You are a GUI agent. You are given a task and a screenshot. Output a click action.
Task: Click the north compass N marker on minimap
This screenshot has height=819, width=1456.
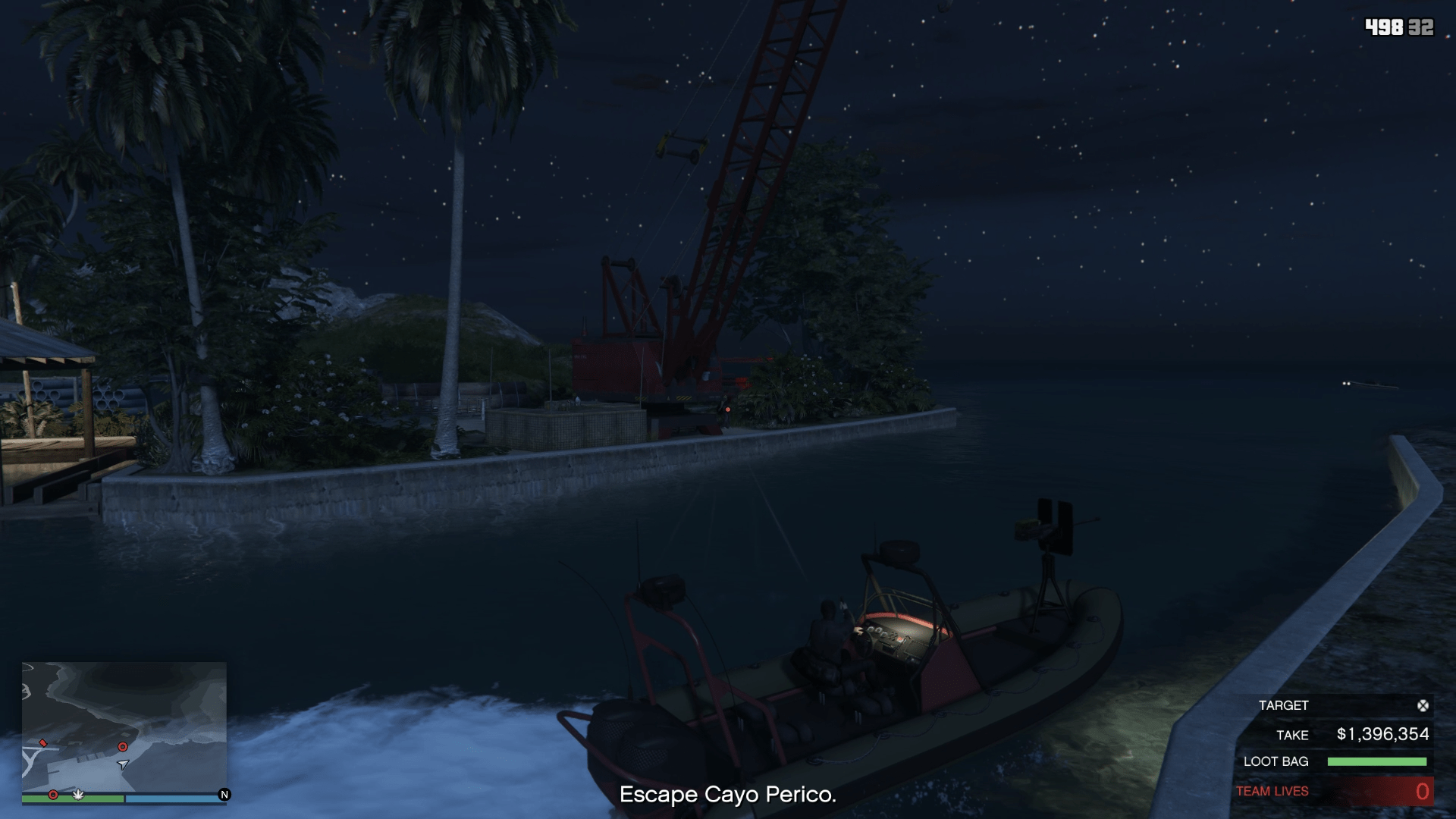pos(224,795)
